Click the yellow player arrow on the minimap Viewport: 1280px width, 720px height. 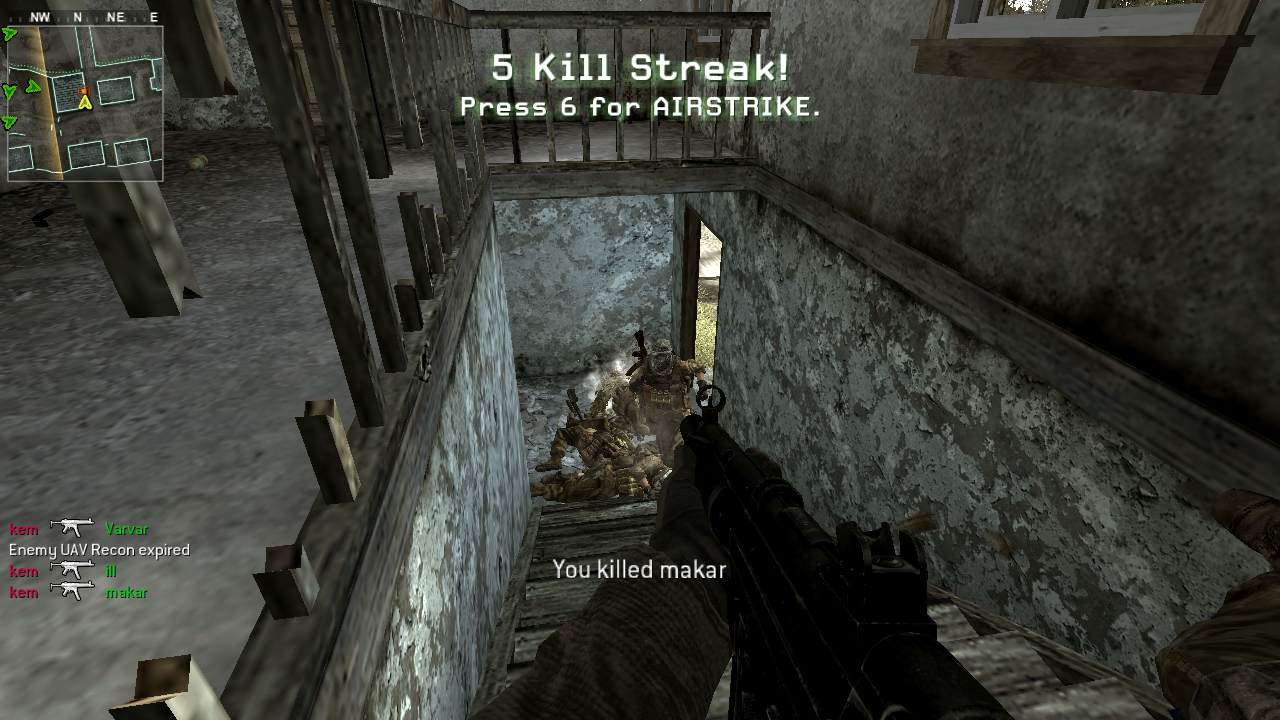(86, 104)
